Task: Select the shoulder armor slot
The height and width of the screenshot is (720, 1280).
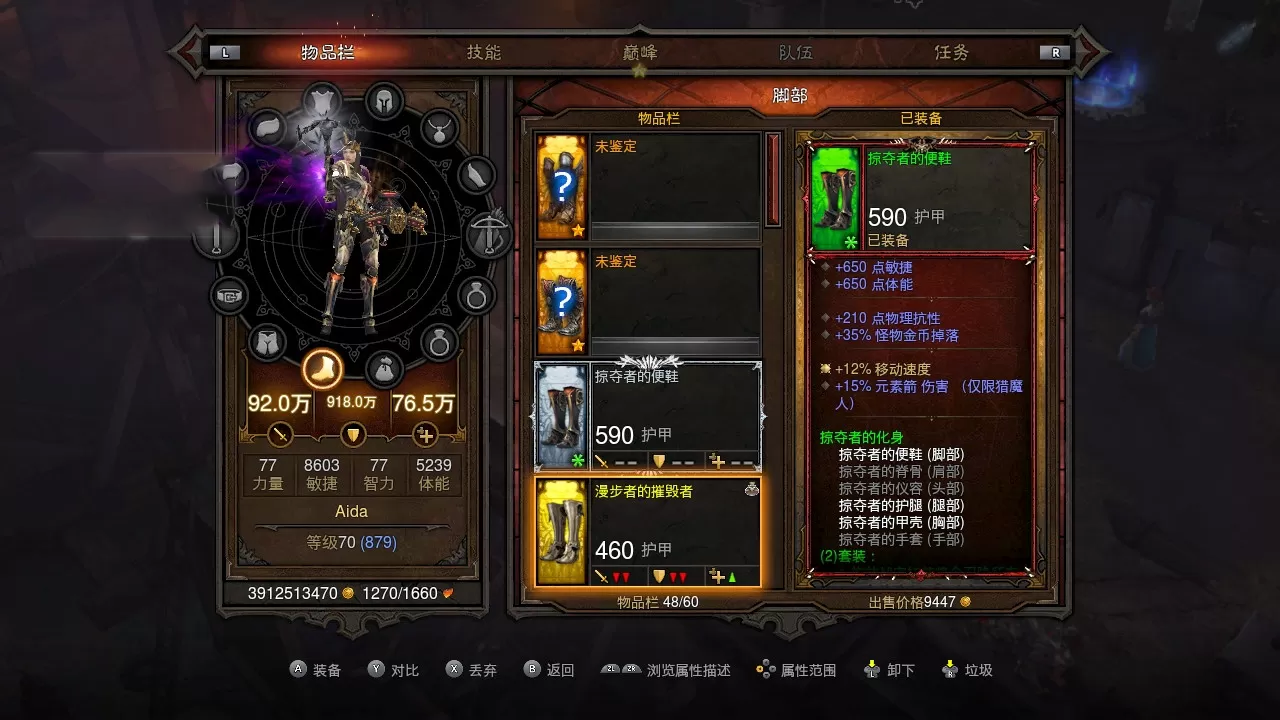Action: [x=268, y=127]
